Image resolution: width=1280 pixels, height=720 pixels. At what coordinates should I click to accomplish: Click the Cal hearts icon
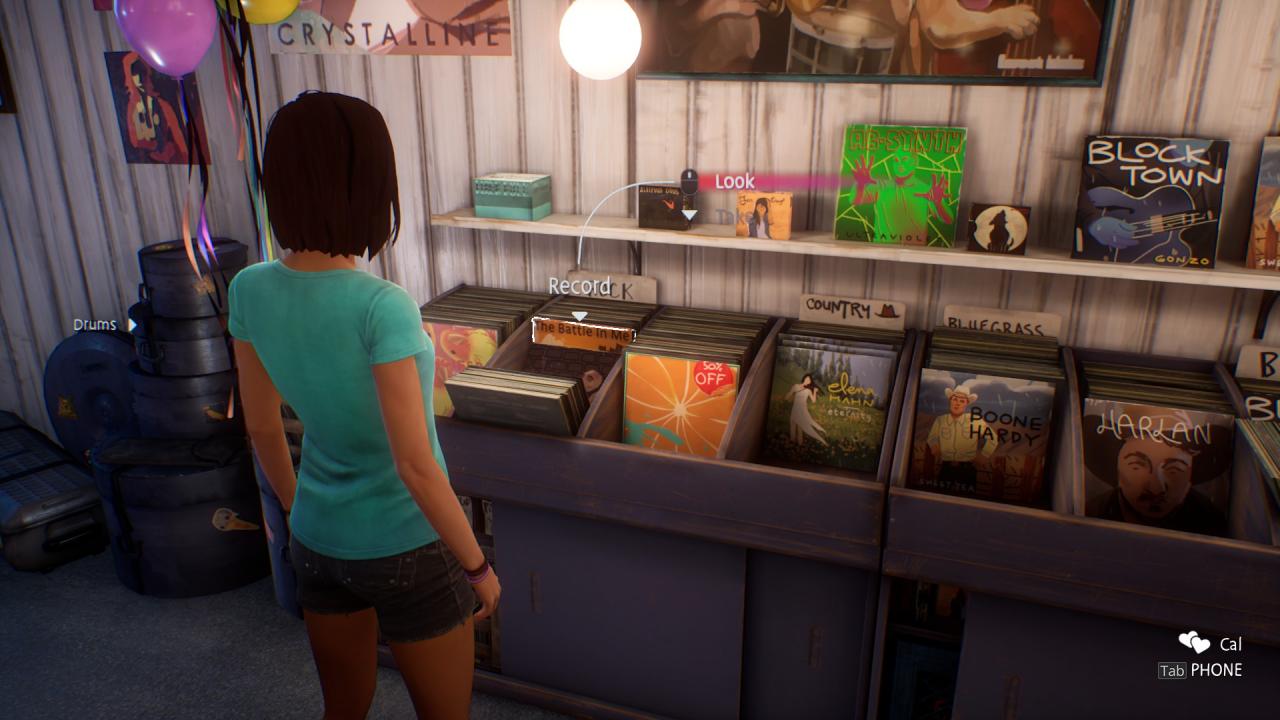(x=1193, y=643)
